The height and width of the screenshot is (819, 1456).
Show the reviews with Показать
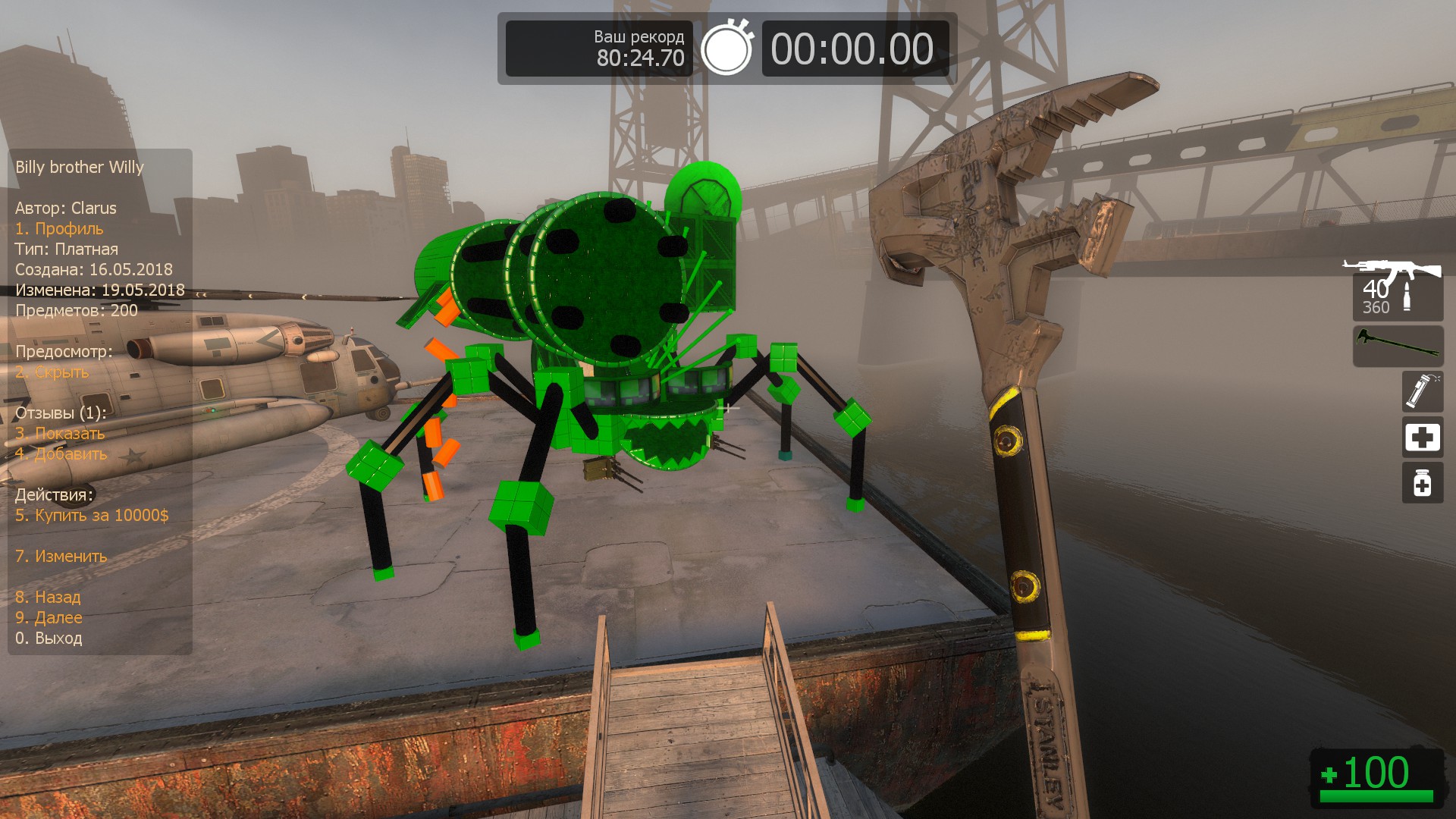tap(60, 434)
